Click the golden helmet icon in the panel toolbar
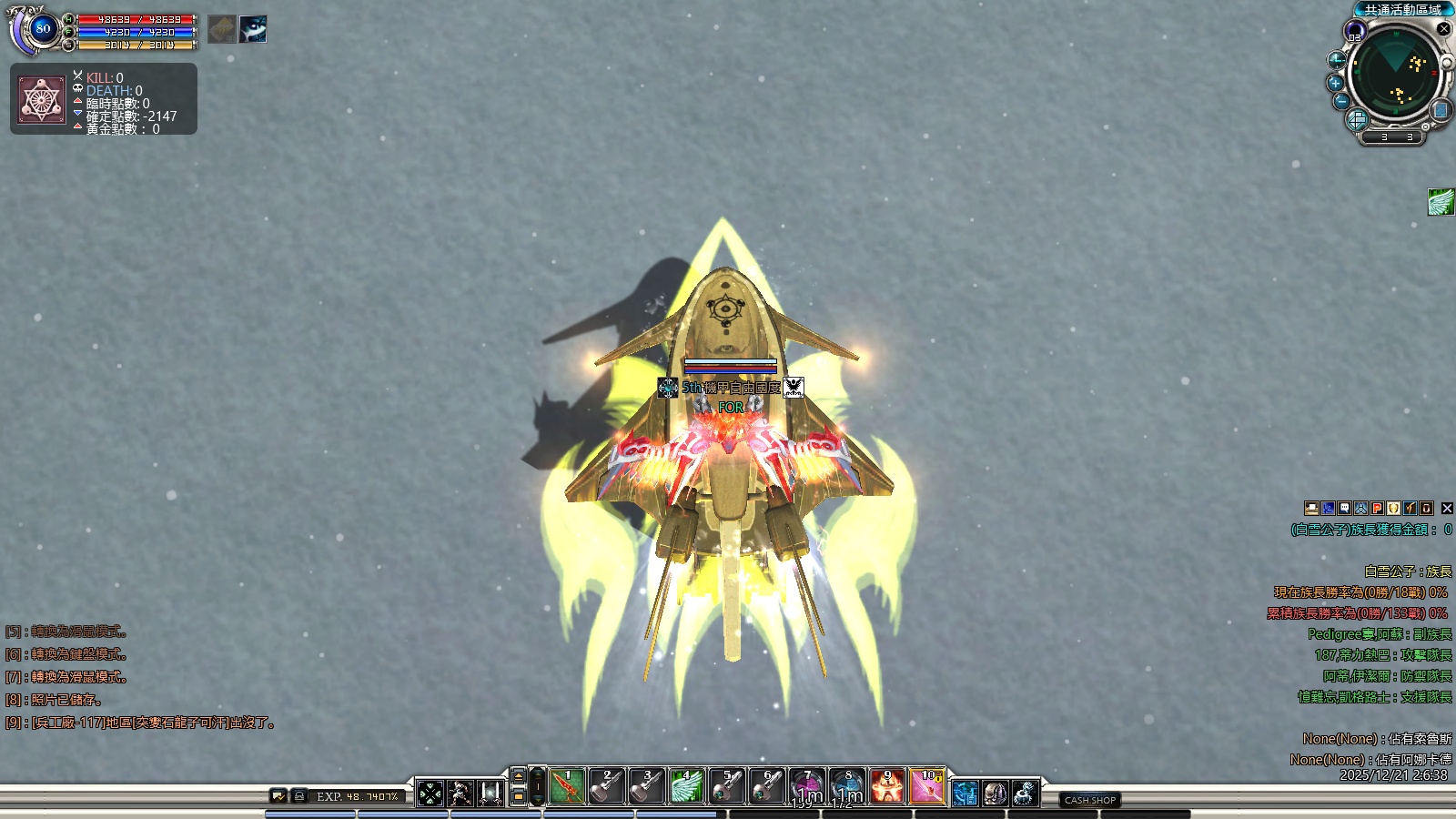The width and height of the screenshot is (1456, 819). 1394,509
